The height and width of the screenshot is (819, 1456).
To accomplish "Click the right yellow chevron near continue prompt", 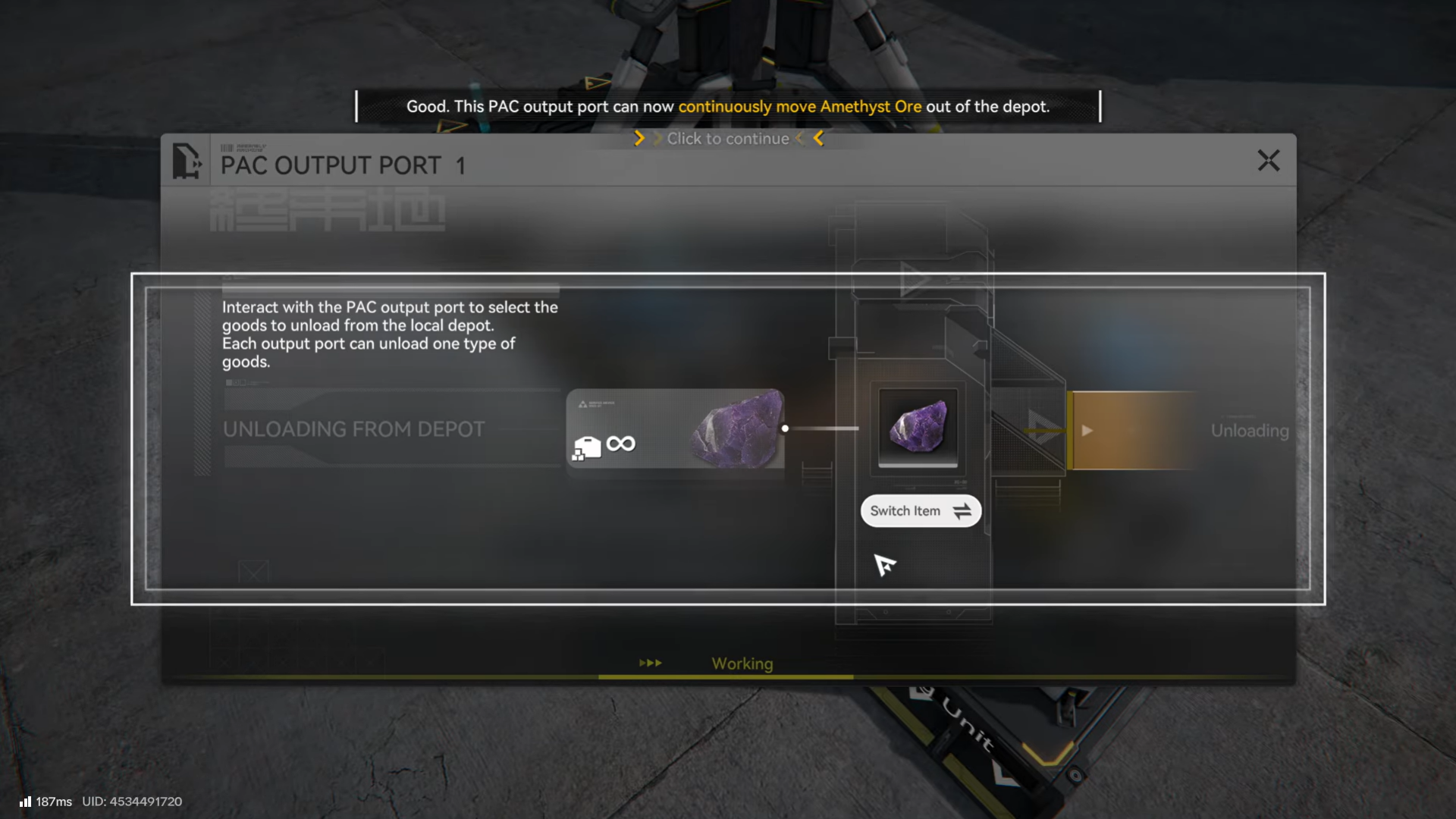I will (819, 139).
